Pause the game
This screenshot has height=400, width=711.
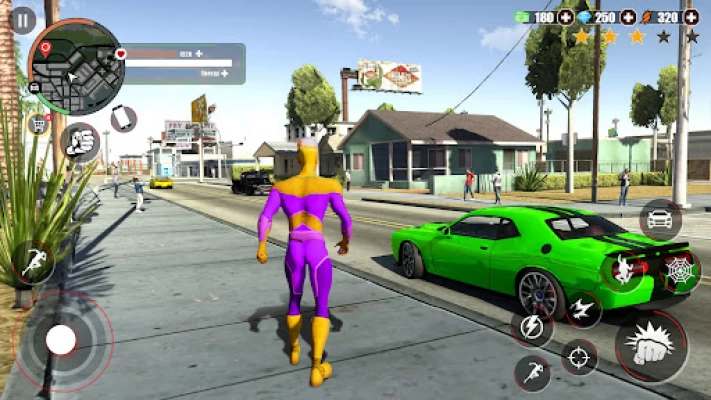click(23, 20)
